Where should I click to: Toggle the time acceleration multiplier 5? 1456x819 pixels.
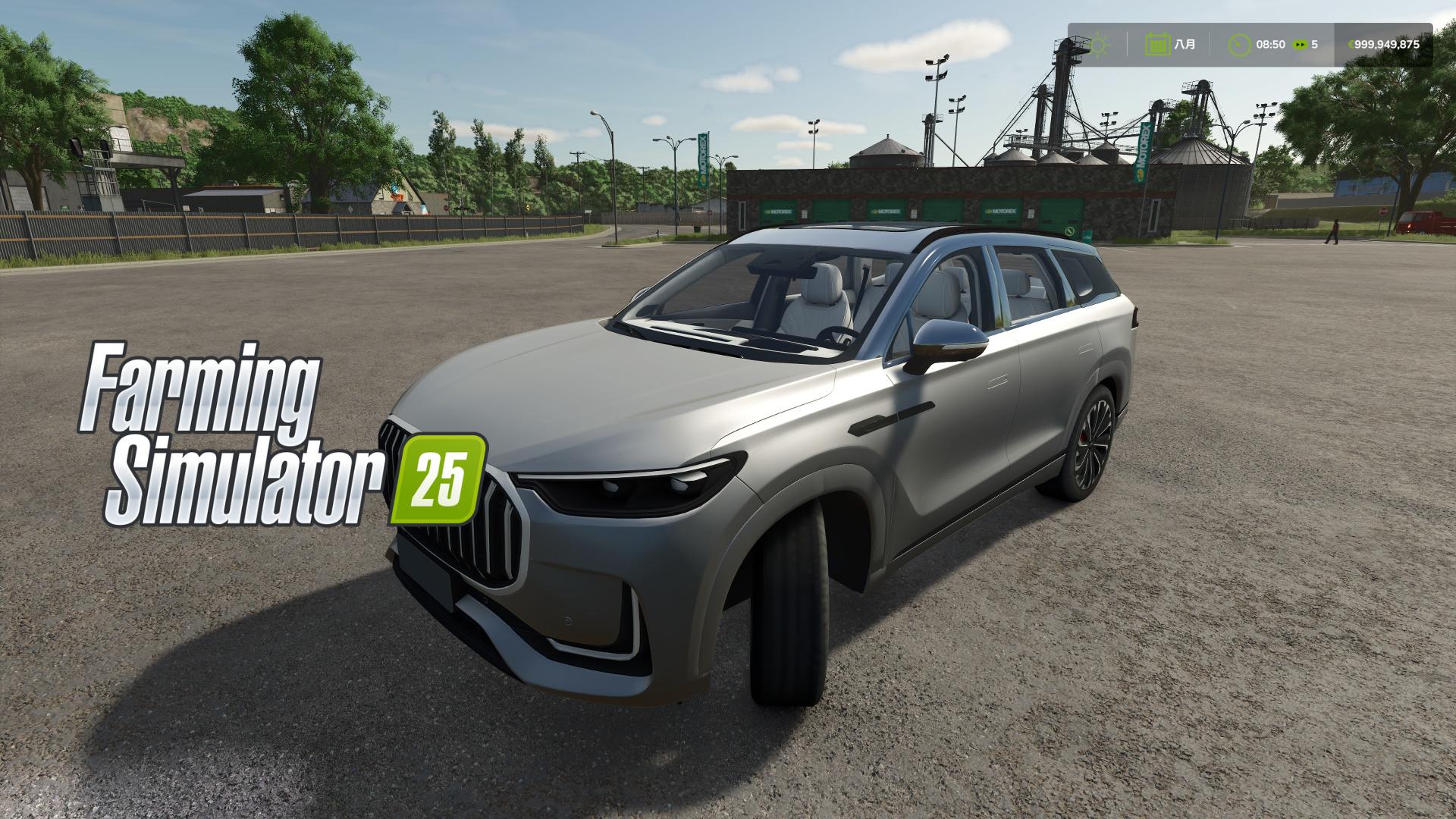[x=1314, y=44]
